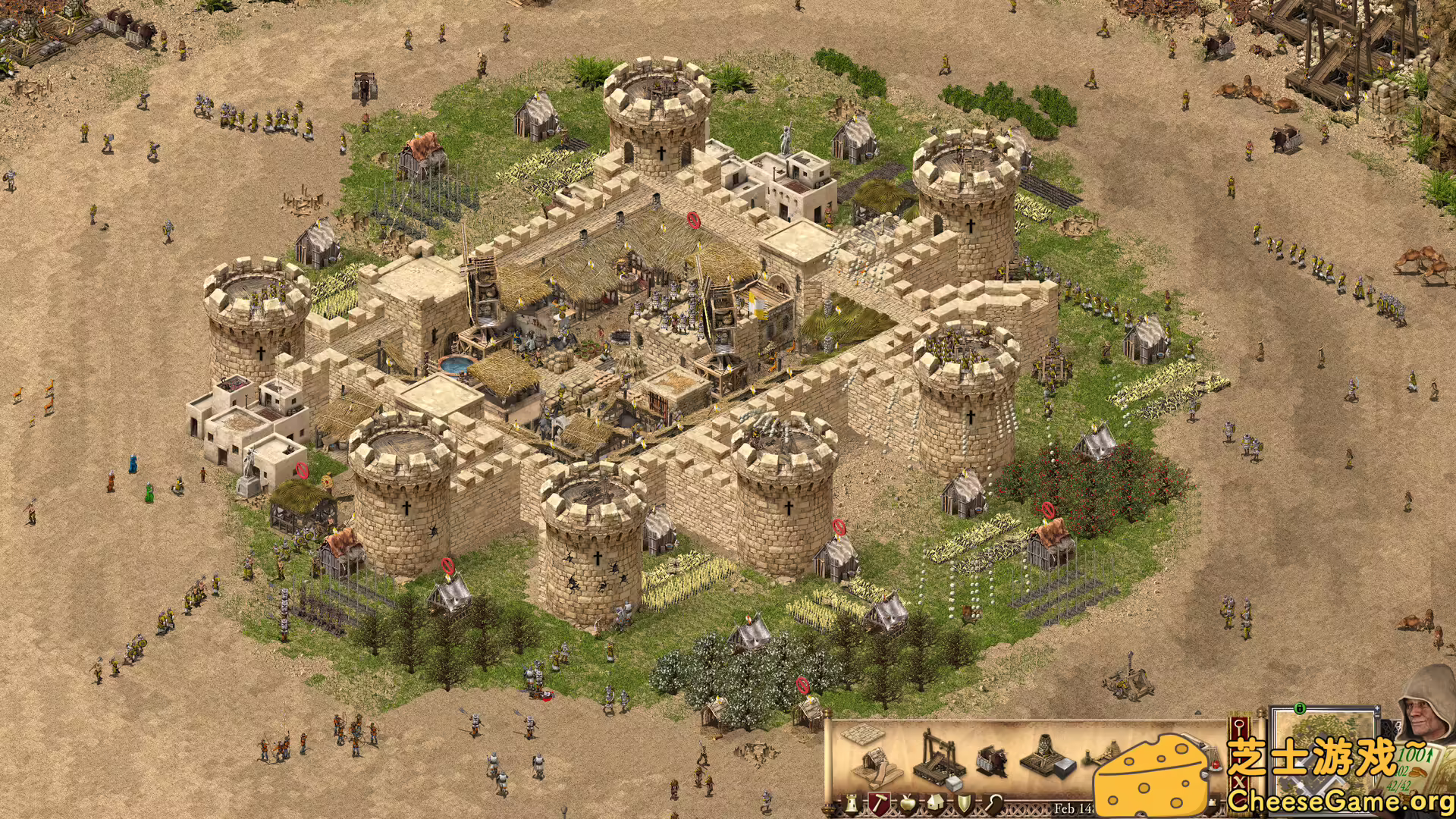Zoom out the minimap with the minus button
The height and width of the screenshot is (819, 1456).
[x=1377, y=716]
